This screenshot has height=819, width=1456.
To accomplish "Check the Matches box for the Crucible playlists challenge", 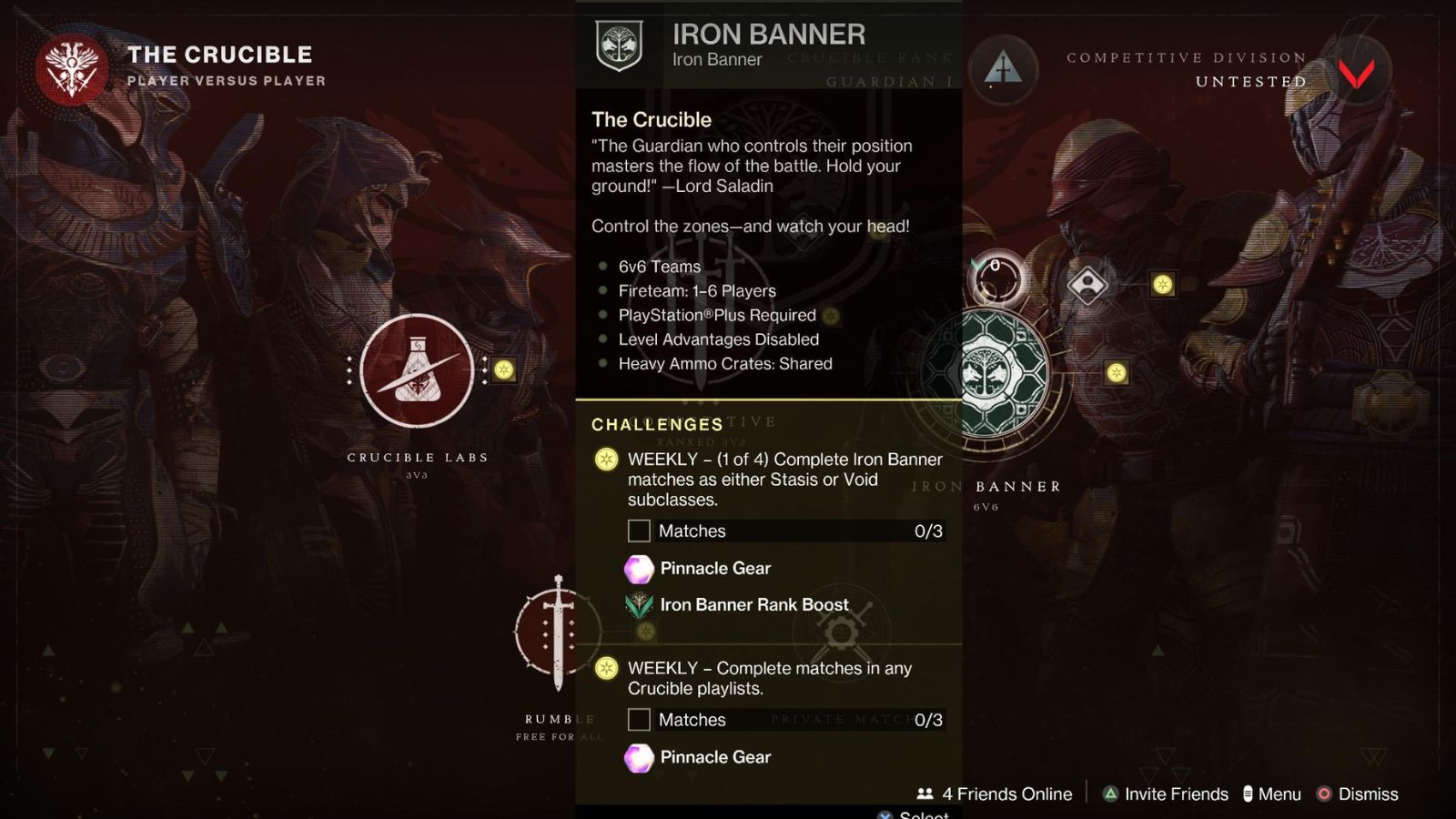I will click(638, 720).
